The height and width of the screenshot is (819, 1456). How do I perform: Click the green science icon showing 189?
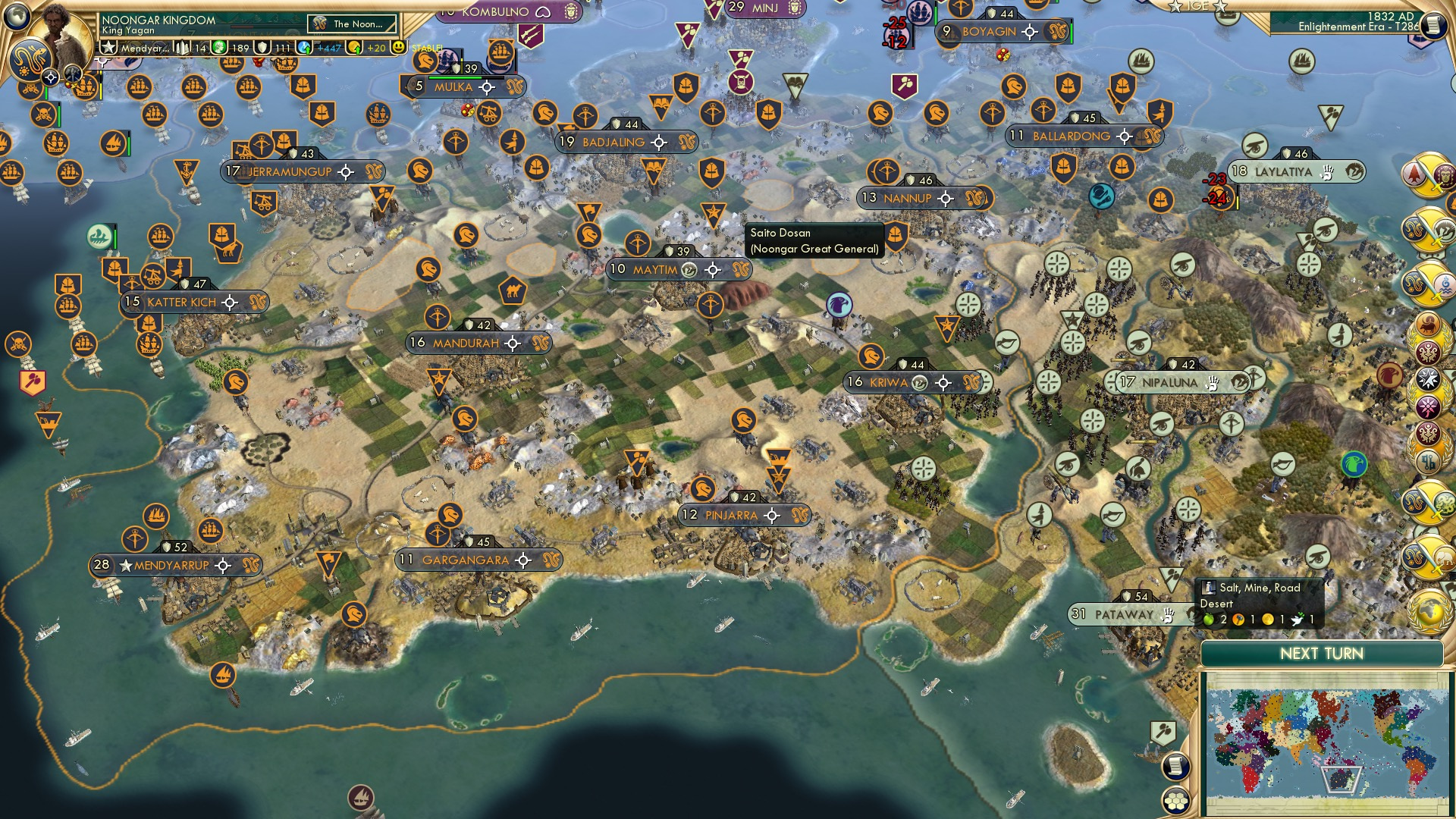(220, 48)
